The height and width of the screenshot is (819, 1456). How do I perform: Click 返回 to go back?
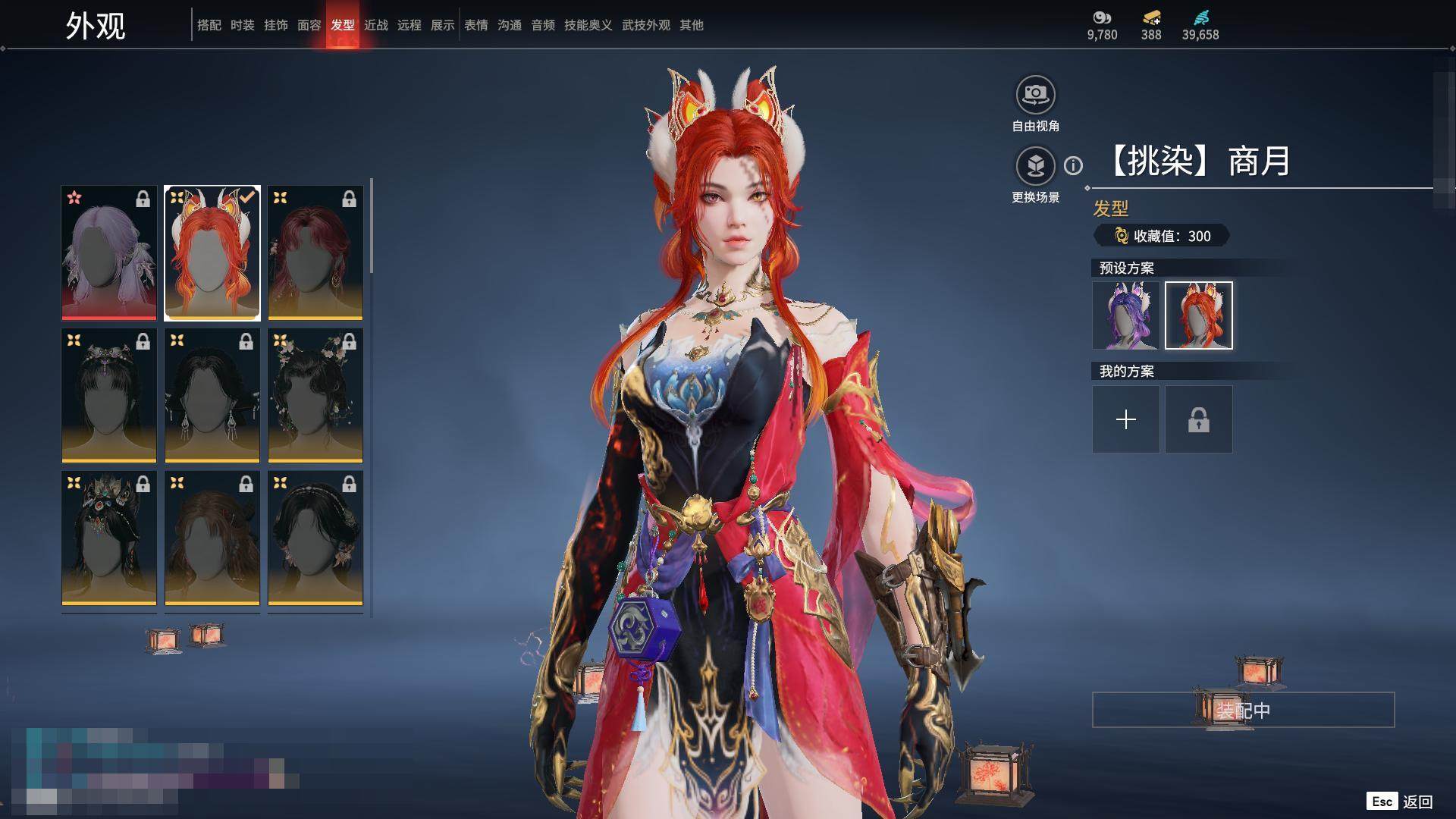1417,802
